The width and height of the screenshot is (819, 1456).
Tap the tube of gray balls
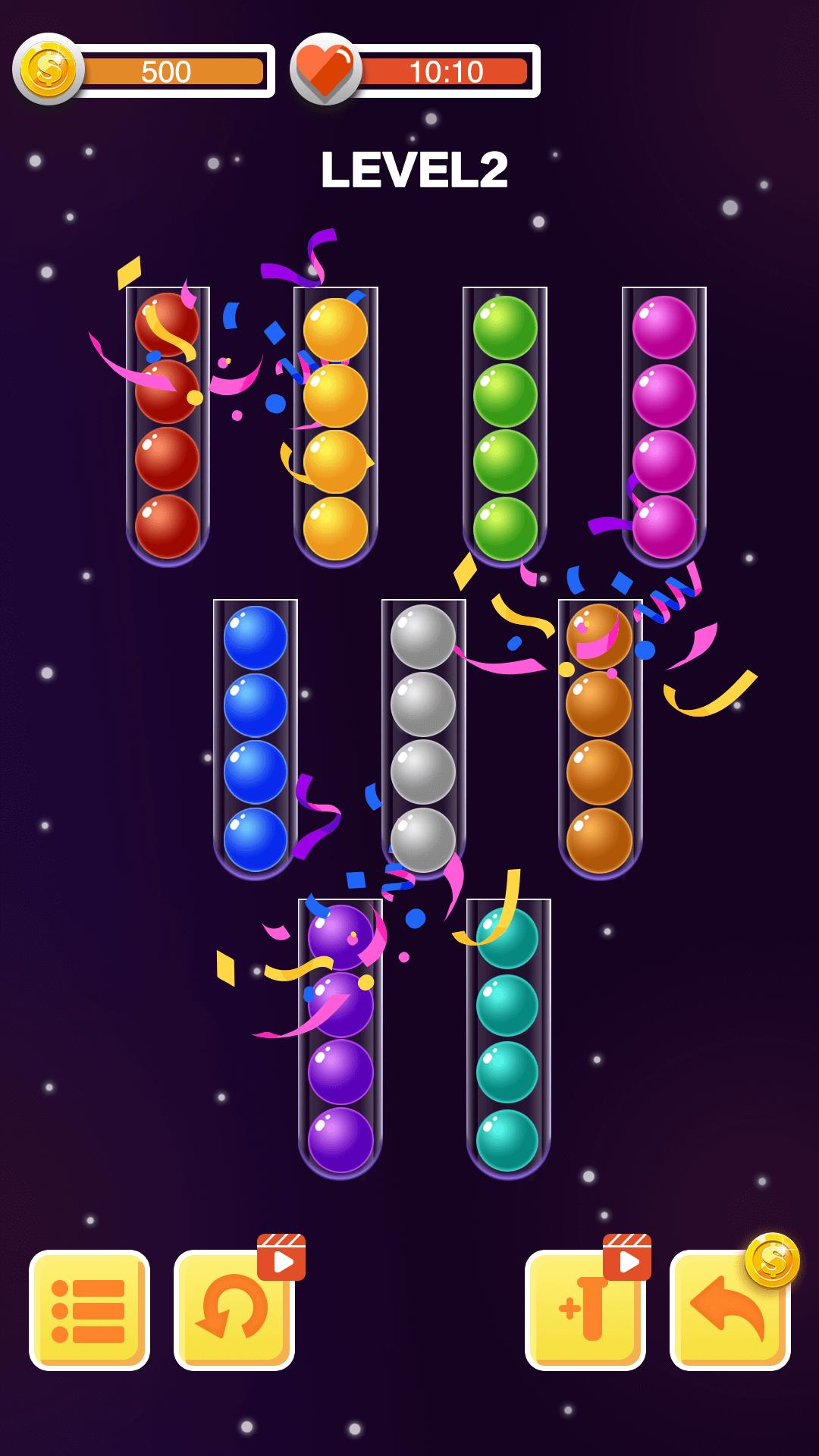coord(423,739)
